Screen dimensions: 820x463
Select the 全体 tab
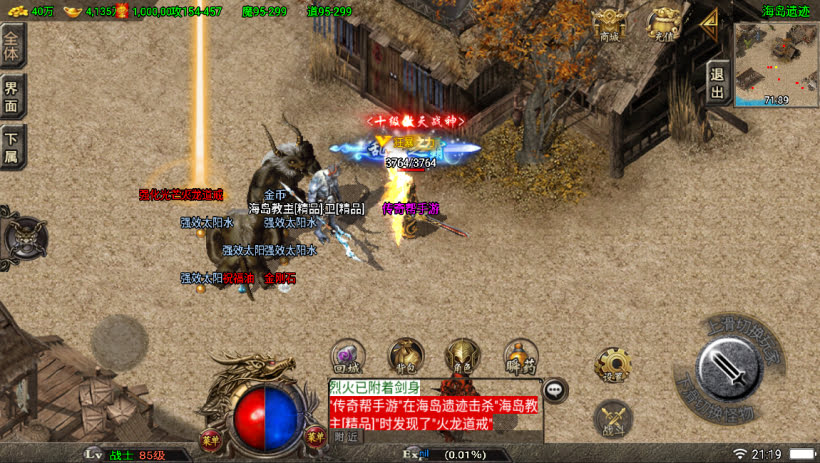pos(12,46)
